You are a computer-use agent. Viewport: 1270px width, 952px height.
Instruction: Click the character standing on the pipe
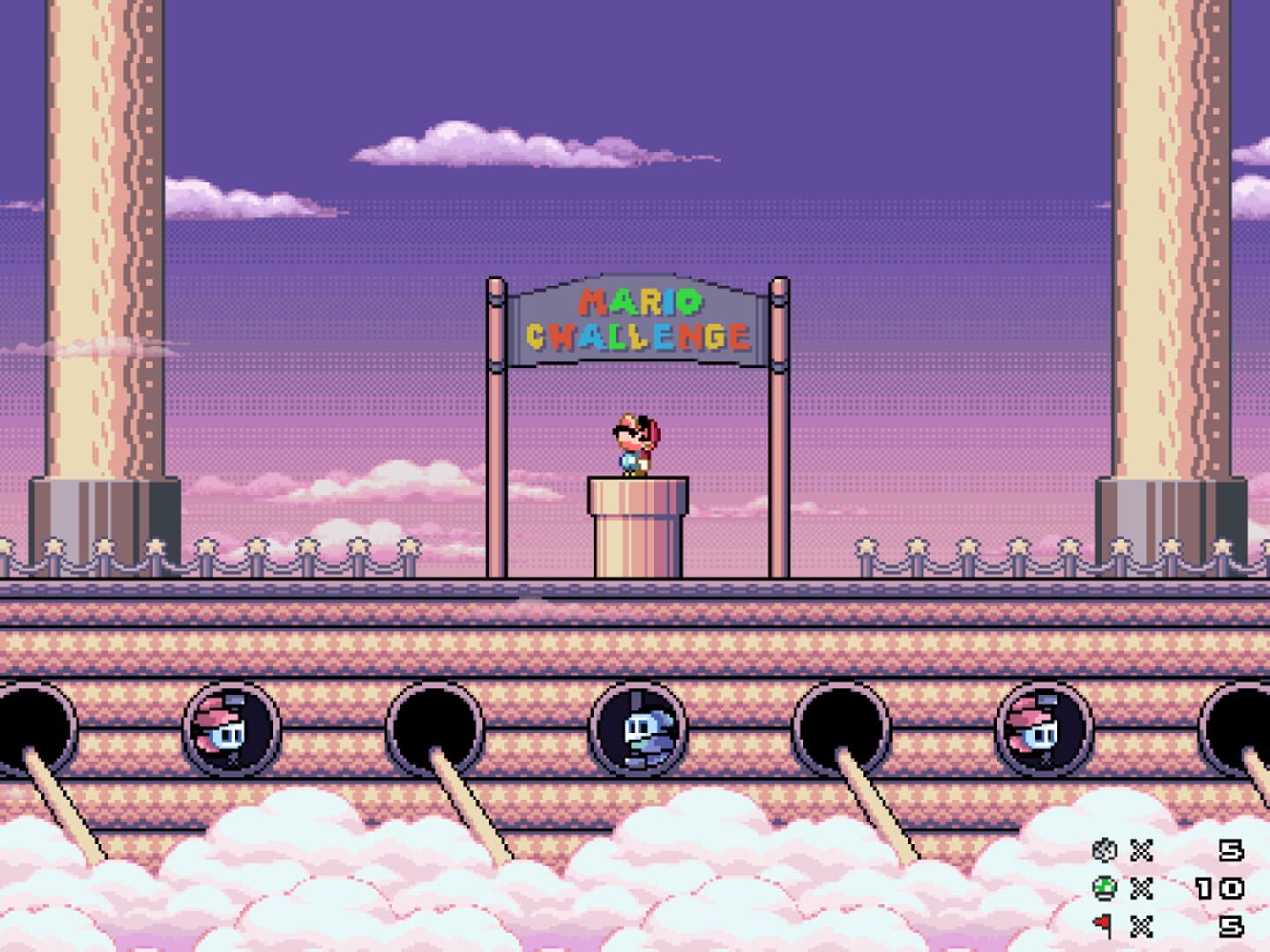click(635, 445)
